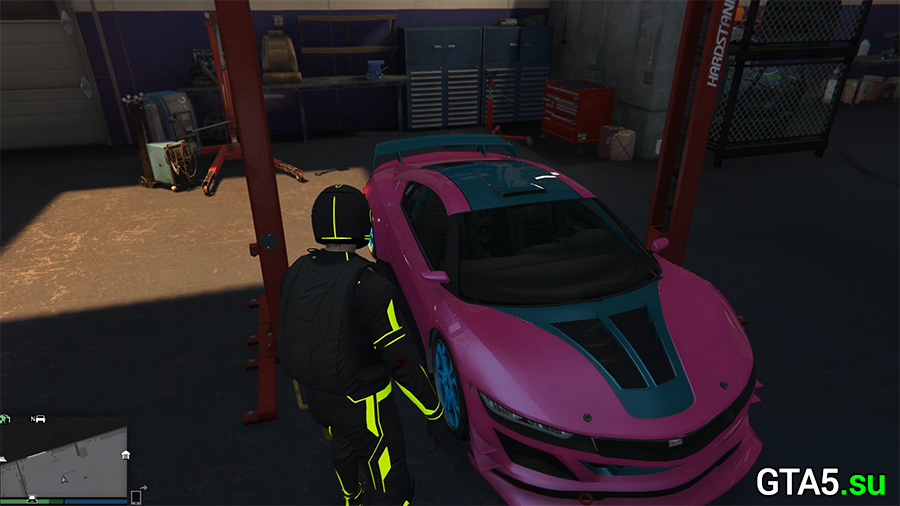Image resolution: width=900 pixels, height=506 pixels.
Task: Select the white car blip near the N marker
Action: coord(41,419)
